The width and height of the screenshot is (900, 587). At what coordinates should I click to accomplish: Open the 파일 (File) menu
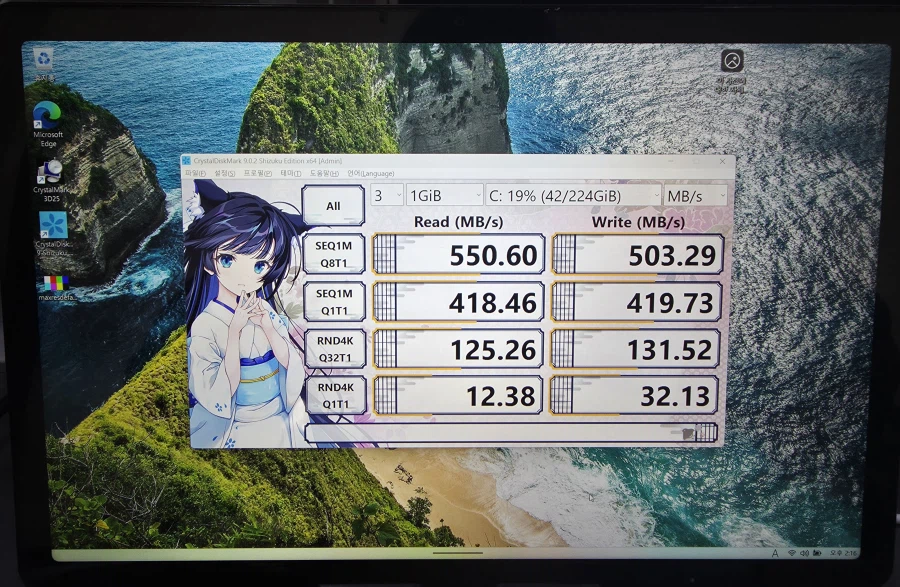coord(193,174)
